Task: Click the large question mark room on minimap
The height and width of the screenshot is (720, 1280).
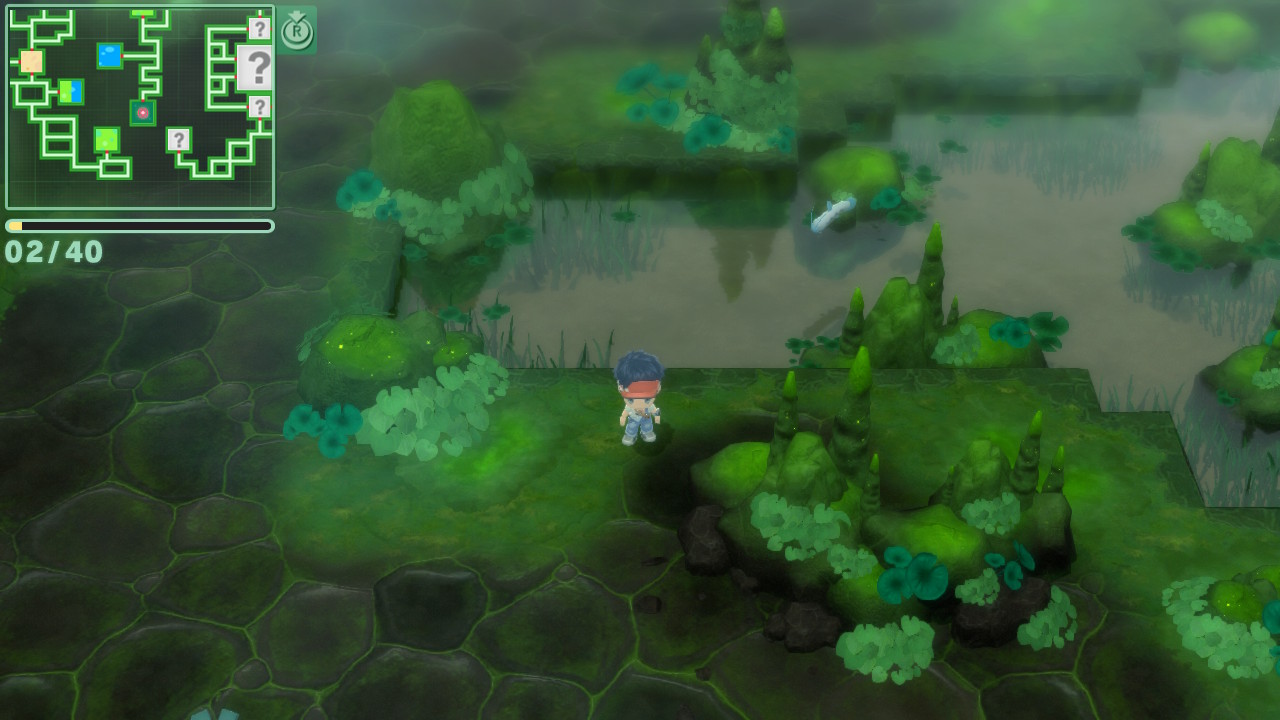Action: tap(256, 68)
